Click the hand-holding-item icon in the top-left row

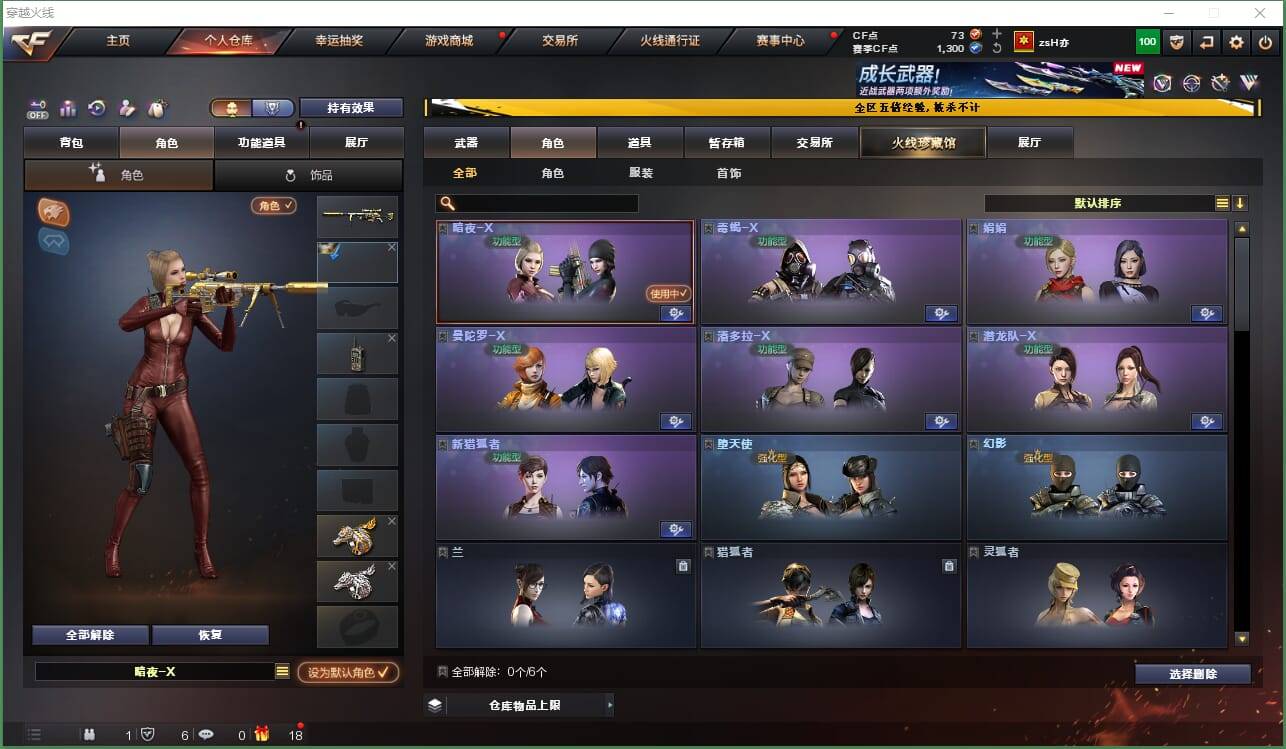(126, 107)
